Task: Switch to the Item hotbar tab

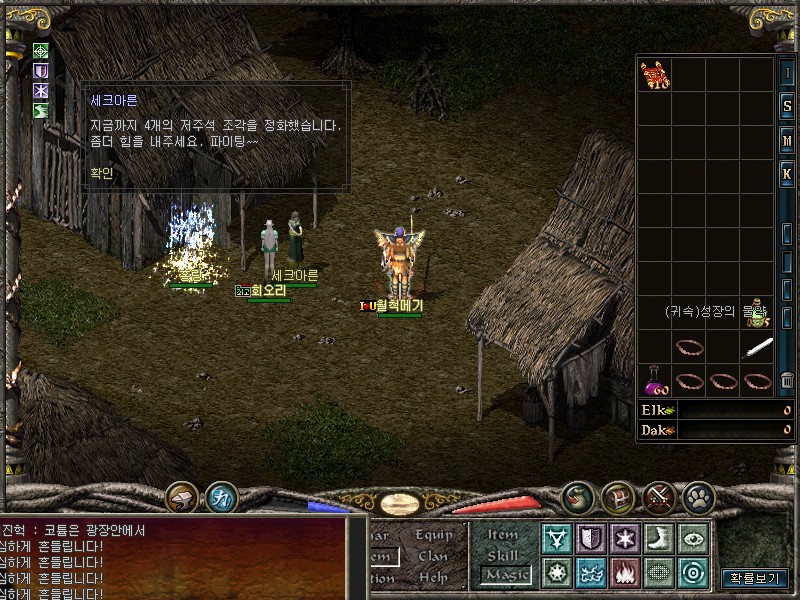Action: point(503,535)
